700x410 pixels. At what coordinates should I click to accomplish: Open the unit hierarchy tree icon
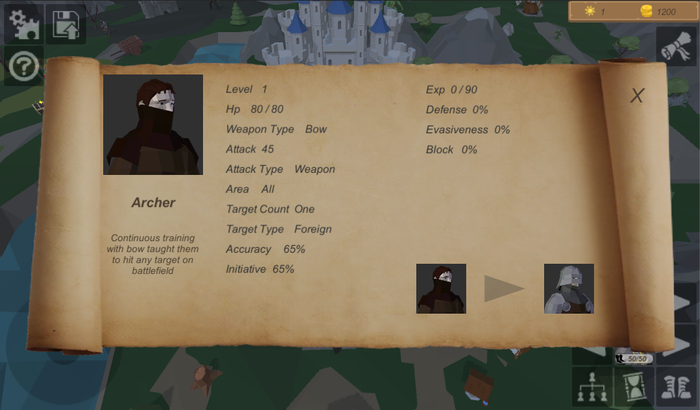[591, 386]
